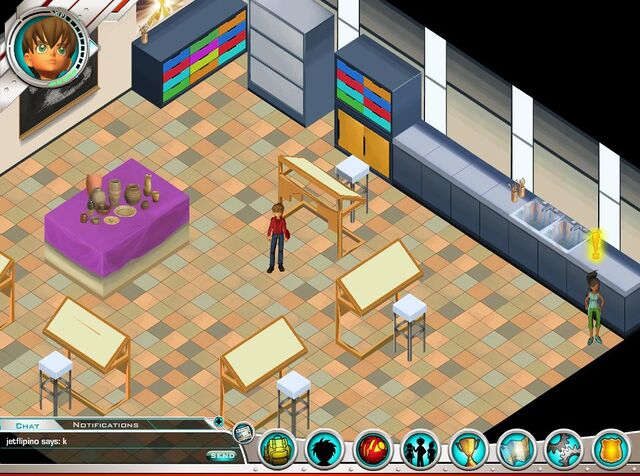Viewport: 640px width, 476px height.
Task: Open the backpack inventory
Action: (277, 449)
